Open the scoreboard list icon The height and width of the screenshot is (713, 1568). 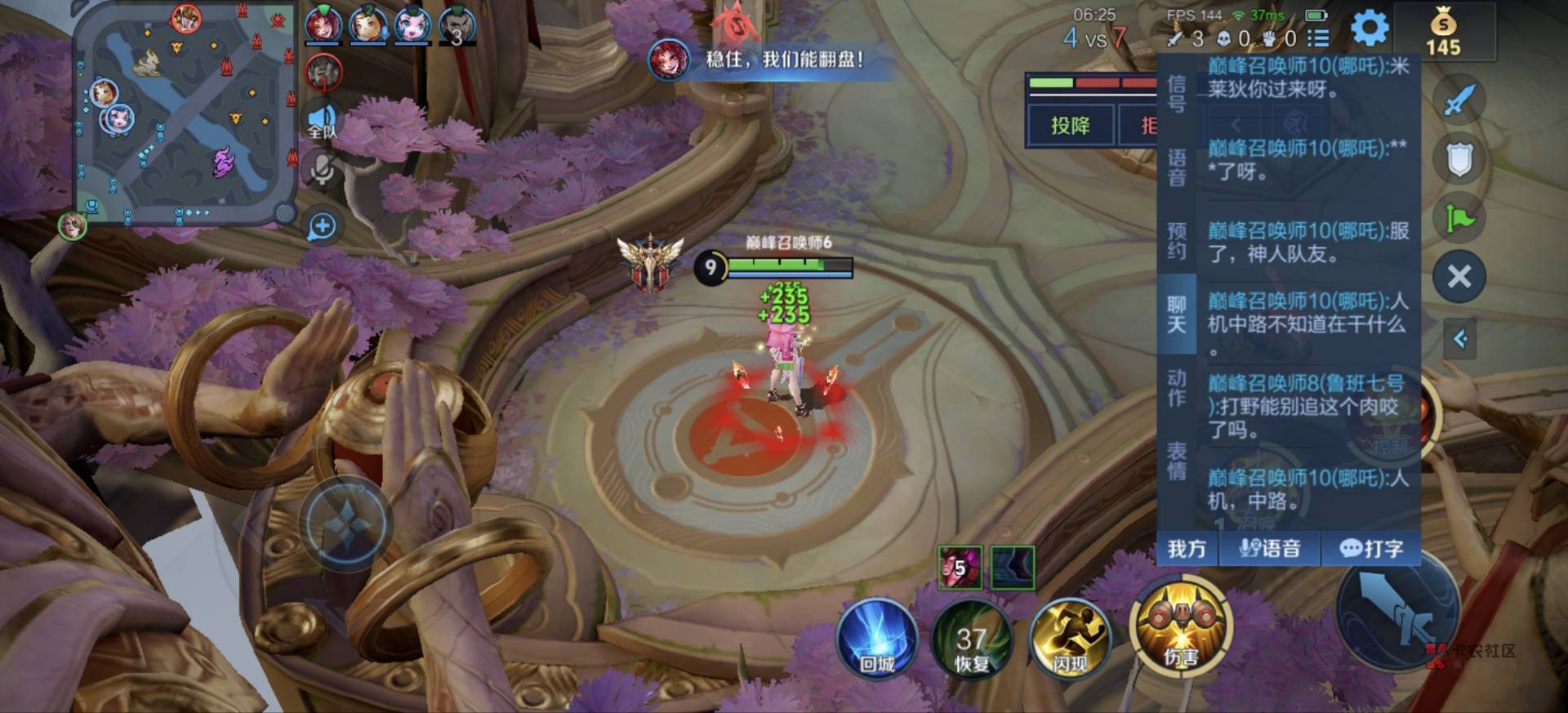[x=1317, y=38]
